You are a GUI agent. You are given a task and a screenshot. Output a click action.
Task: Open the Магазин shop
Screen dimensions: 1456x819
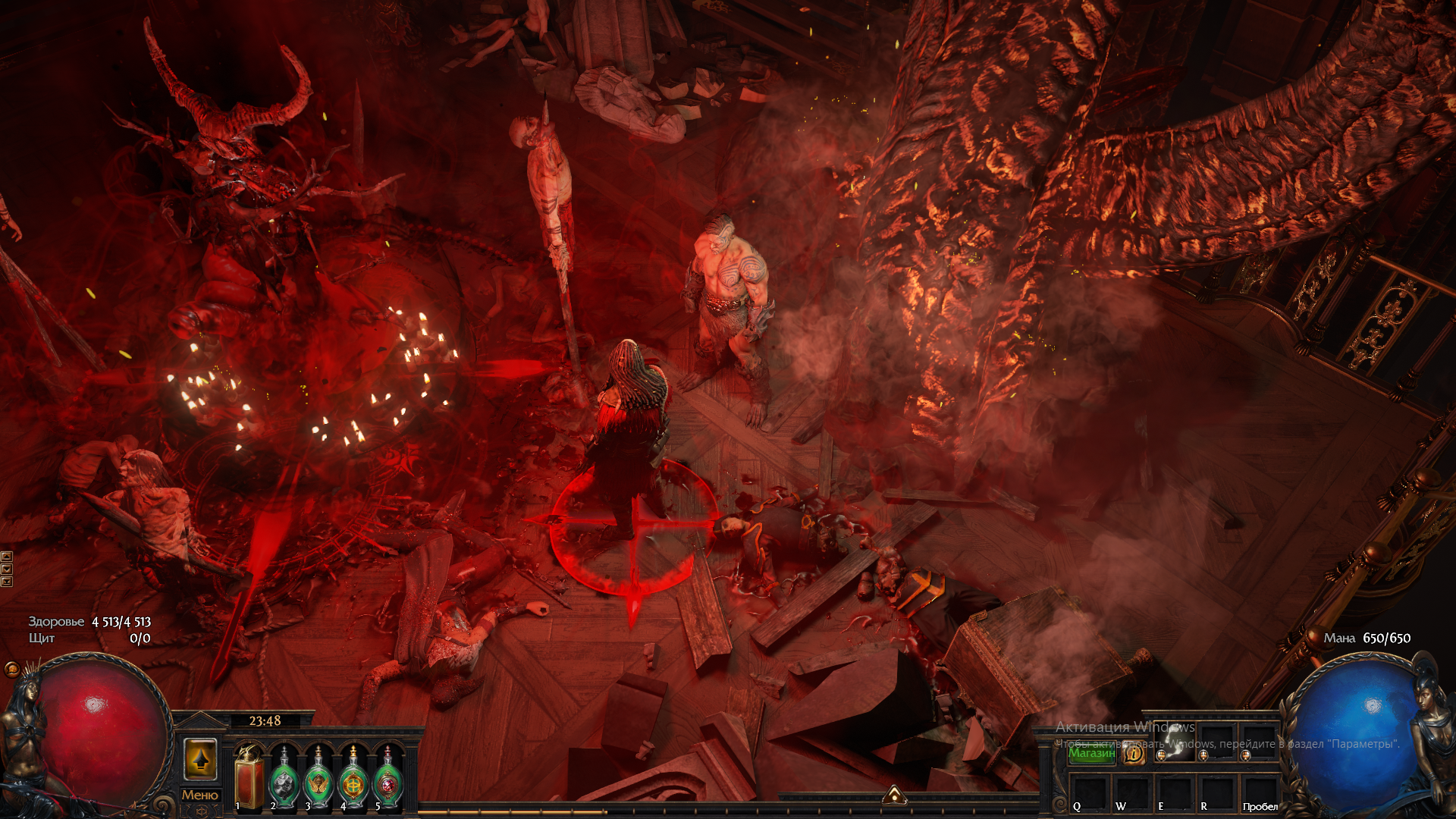coord(1091,753)
